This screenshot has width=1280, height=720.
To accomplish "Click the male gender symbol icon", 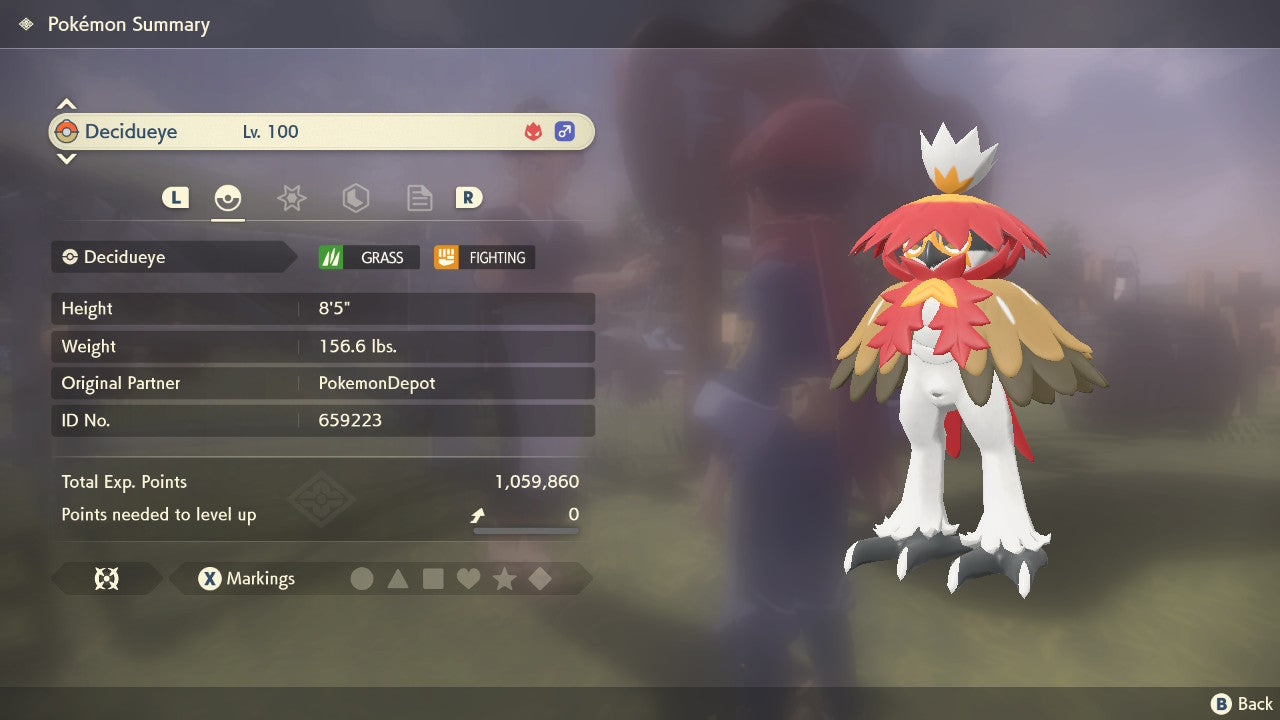I will [565, 132].
